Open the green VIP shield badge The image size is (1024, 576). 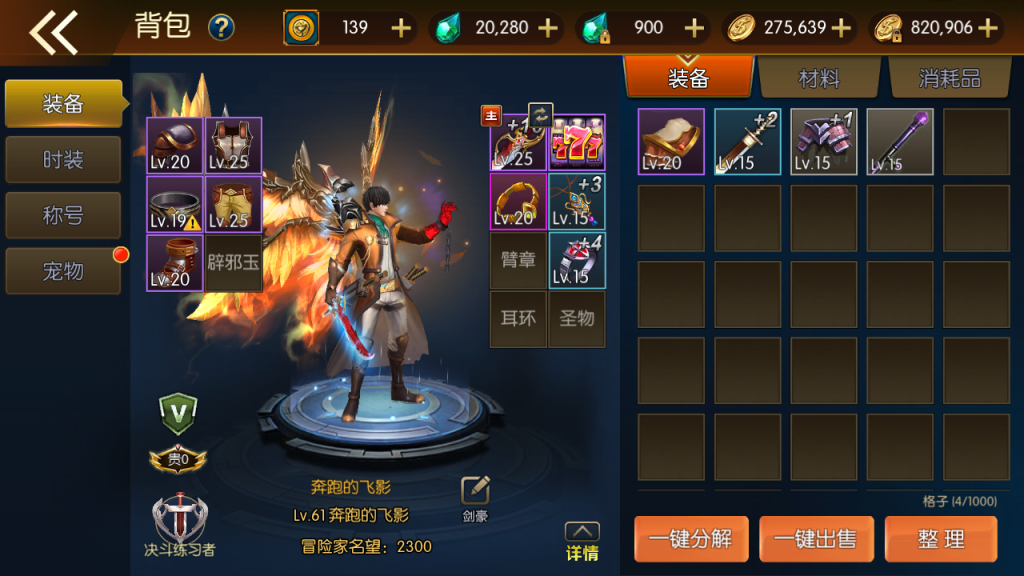[178, 412]
